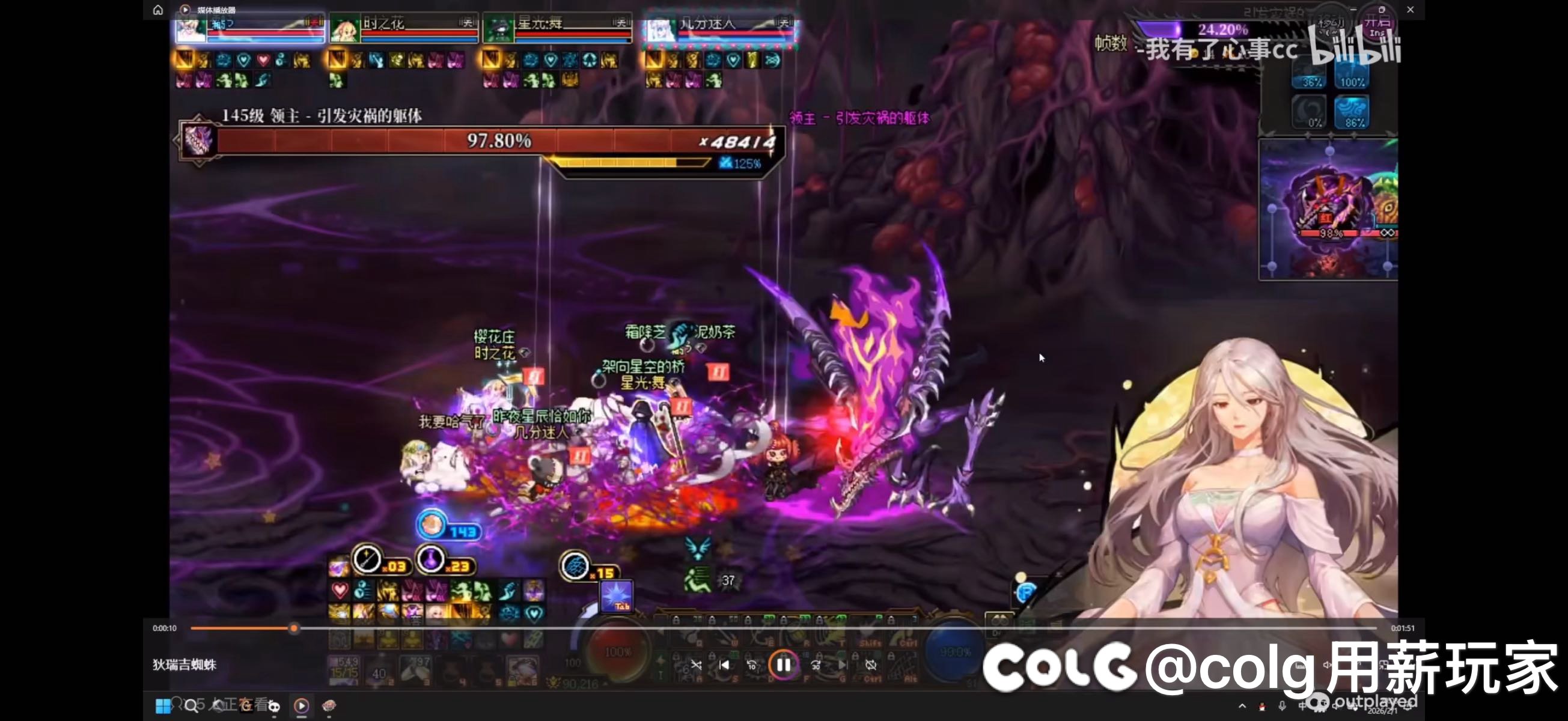Click the pink heart buff icon in buff grid
Image resolution: width=1568 pixels, height=721 pixels.
(x=340, y=590)
